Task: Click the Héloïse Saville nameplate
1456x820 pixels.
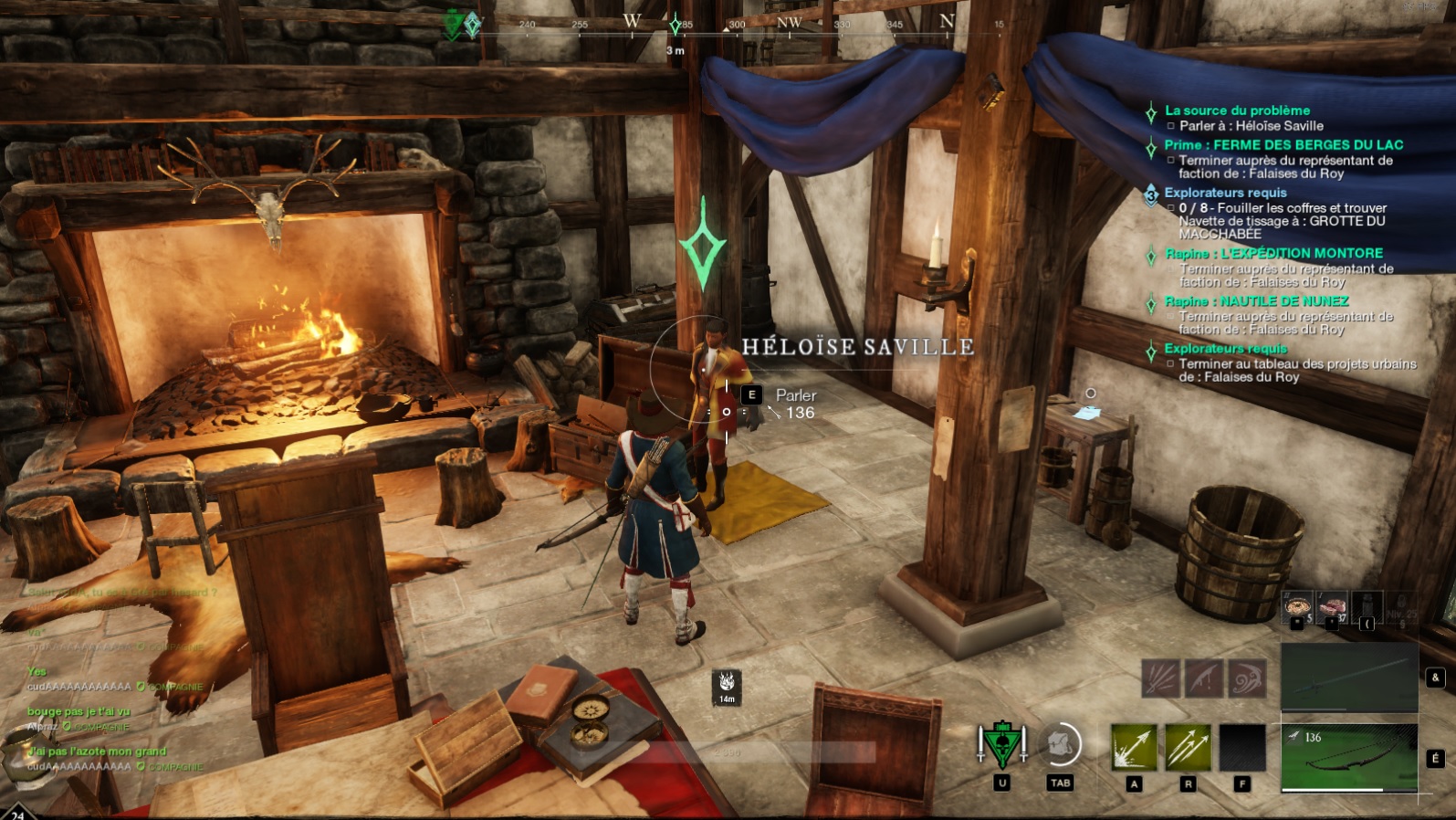Action: click(858, 346)
